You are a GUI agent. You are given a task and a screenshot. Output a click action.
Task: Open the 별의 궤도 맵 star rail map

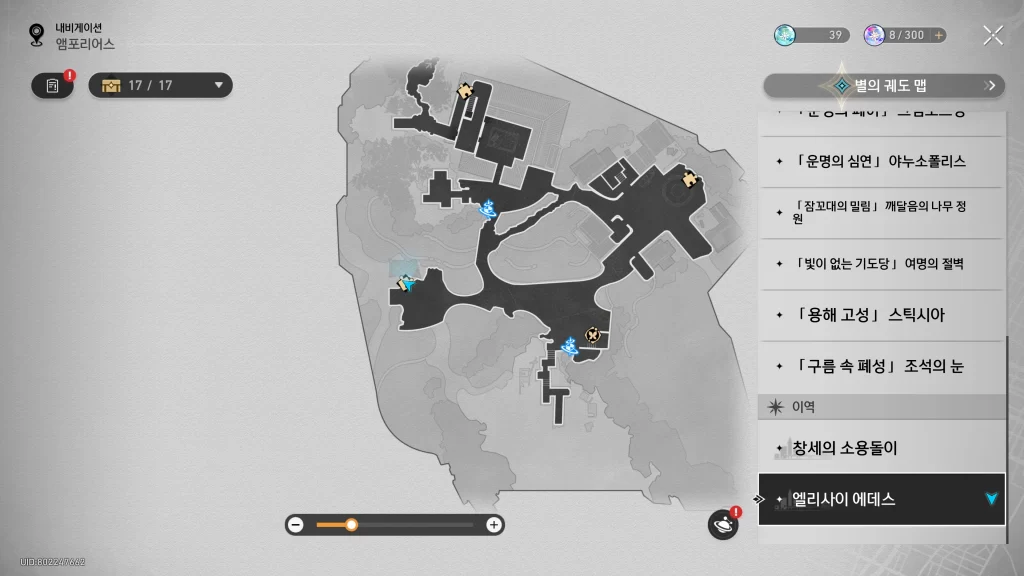(884, 86)
